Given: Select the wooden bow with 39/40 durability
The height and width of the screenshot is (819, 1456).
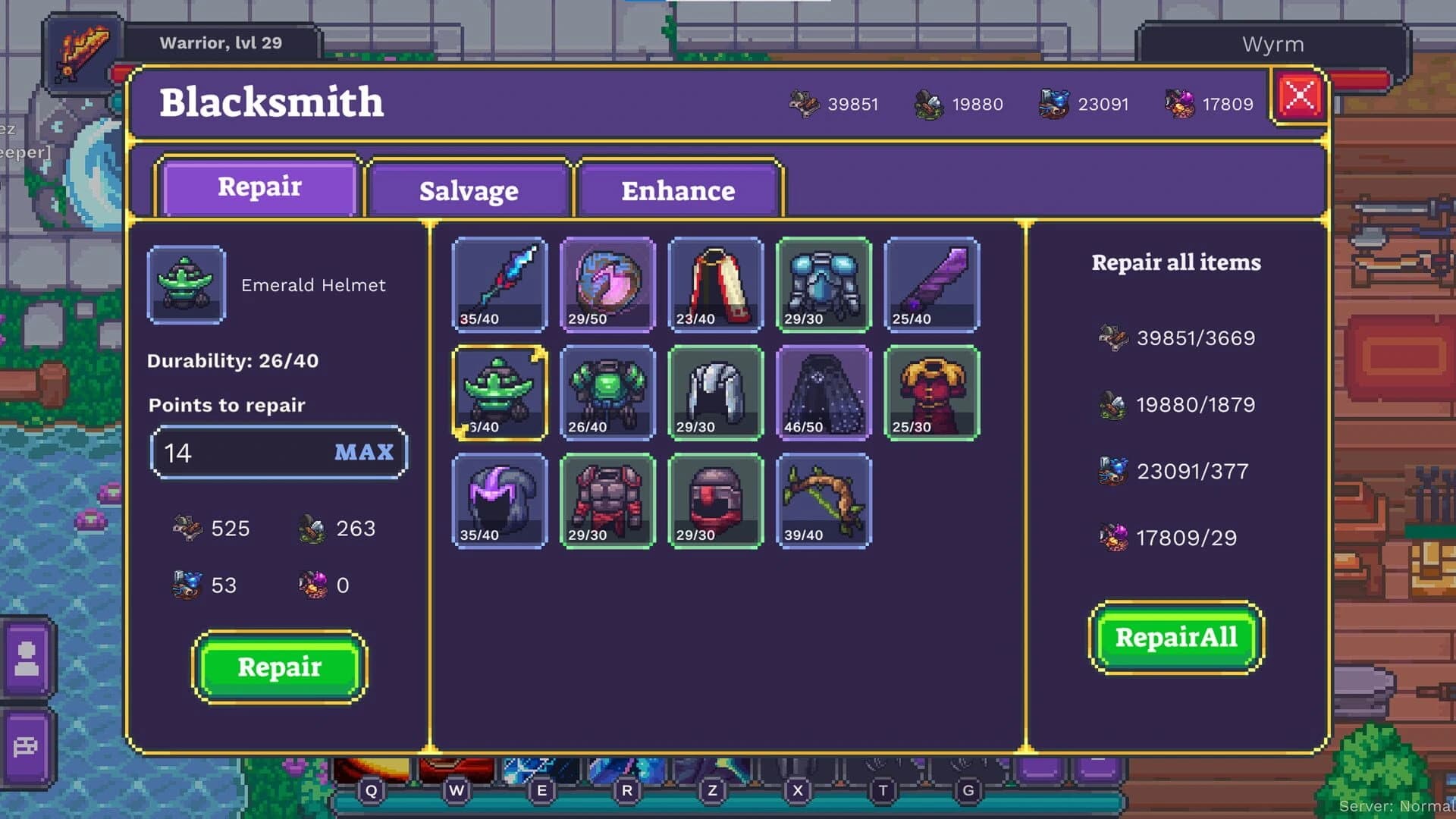Looking at the screenshot, I should coord(824,500).
